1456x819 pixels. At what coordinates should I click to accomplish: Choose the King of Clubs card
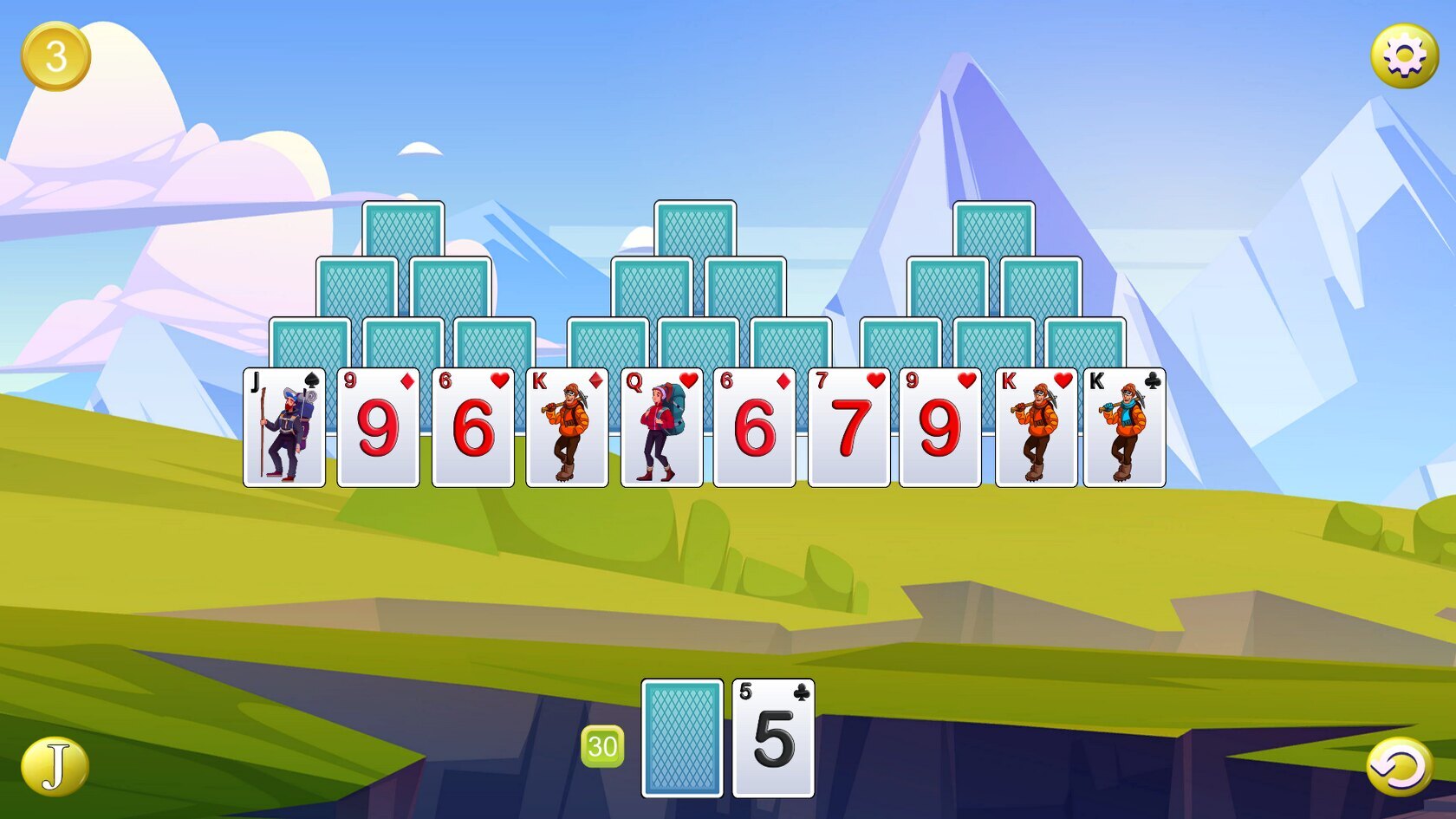point(1124,427)
